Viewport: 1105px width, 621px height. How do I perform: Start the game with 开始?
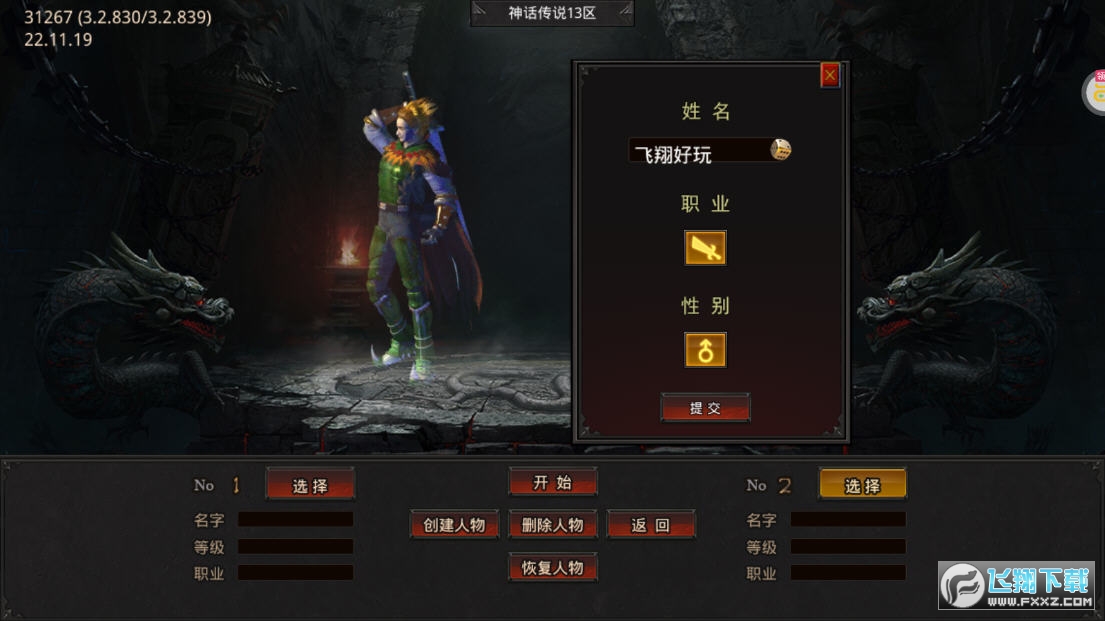(x=552, y=482)
